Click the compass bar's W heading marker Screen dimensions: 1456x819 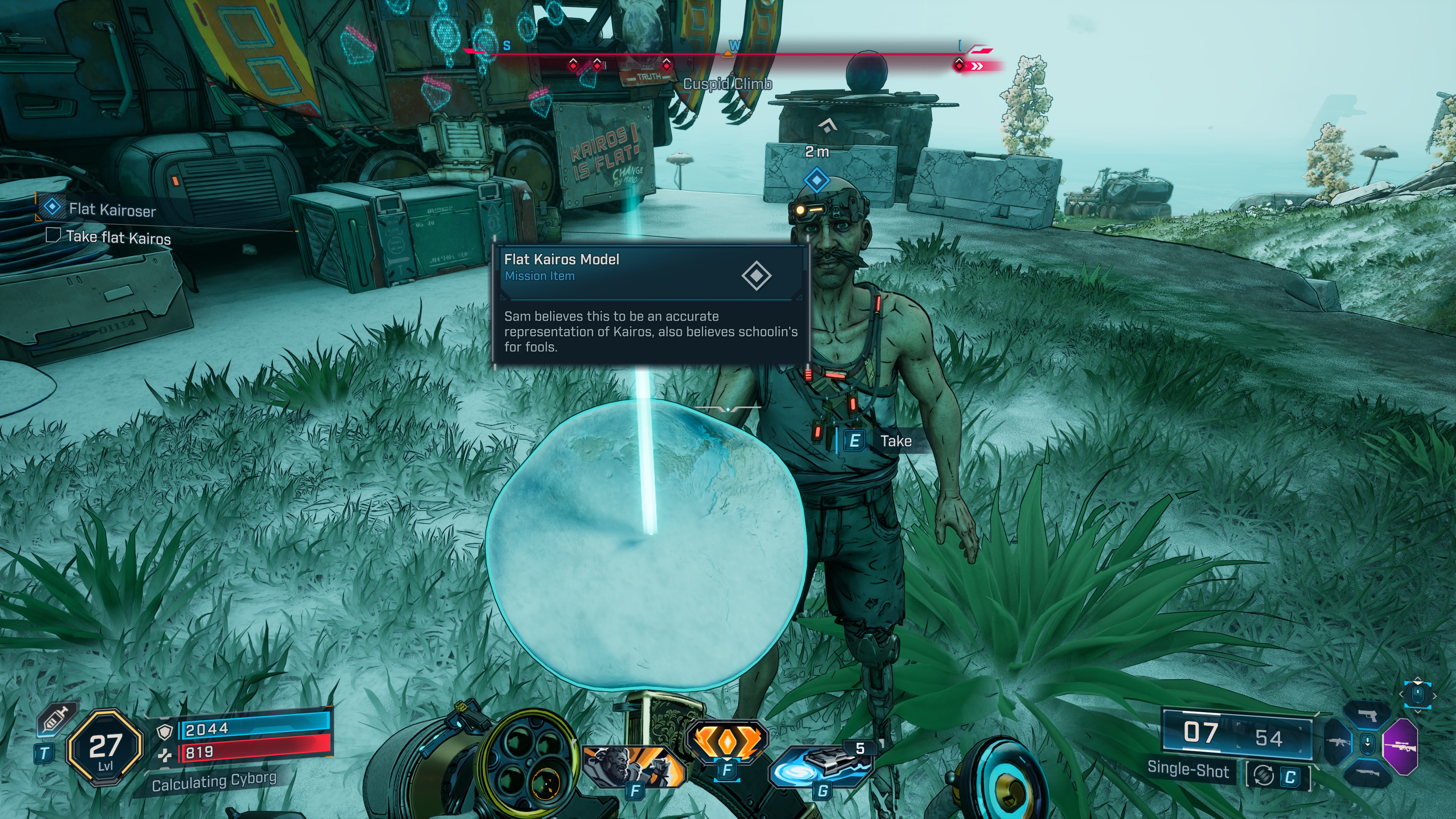coord(734,46)
